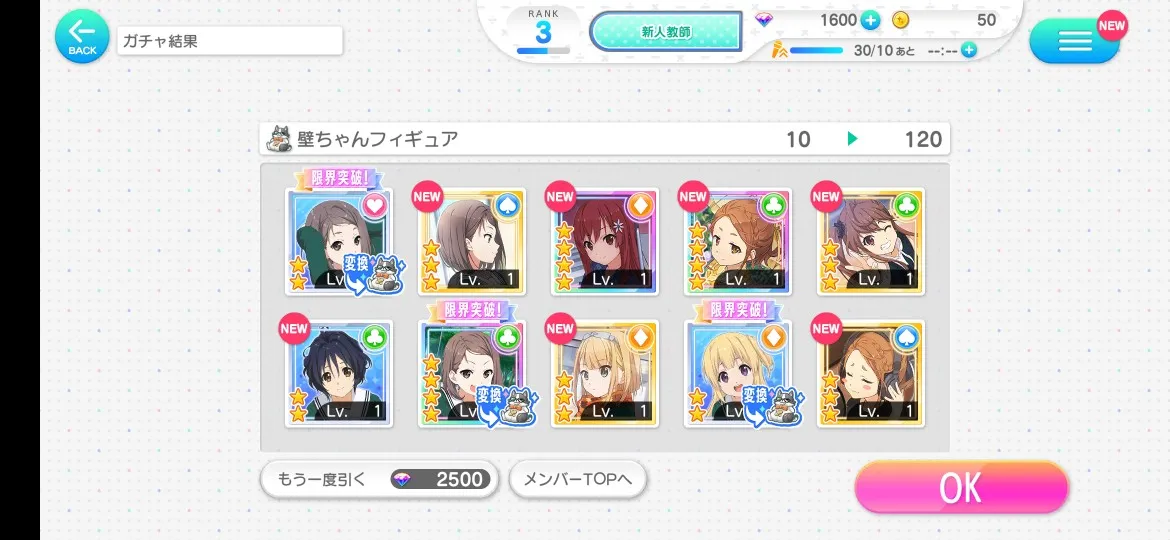Viewport: 1170px width, 540px height.
Task: Choose the braided girl with closed eyes card
Action: tap(871, 374)
